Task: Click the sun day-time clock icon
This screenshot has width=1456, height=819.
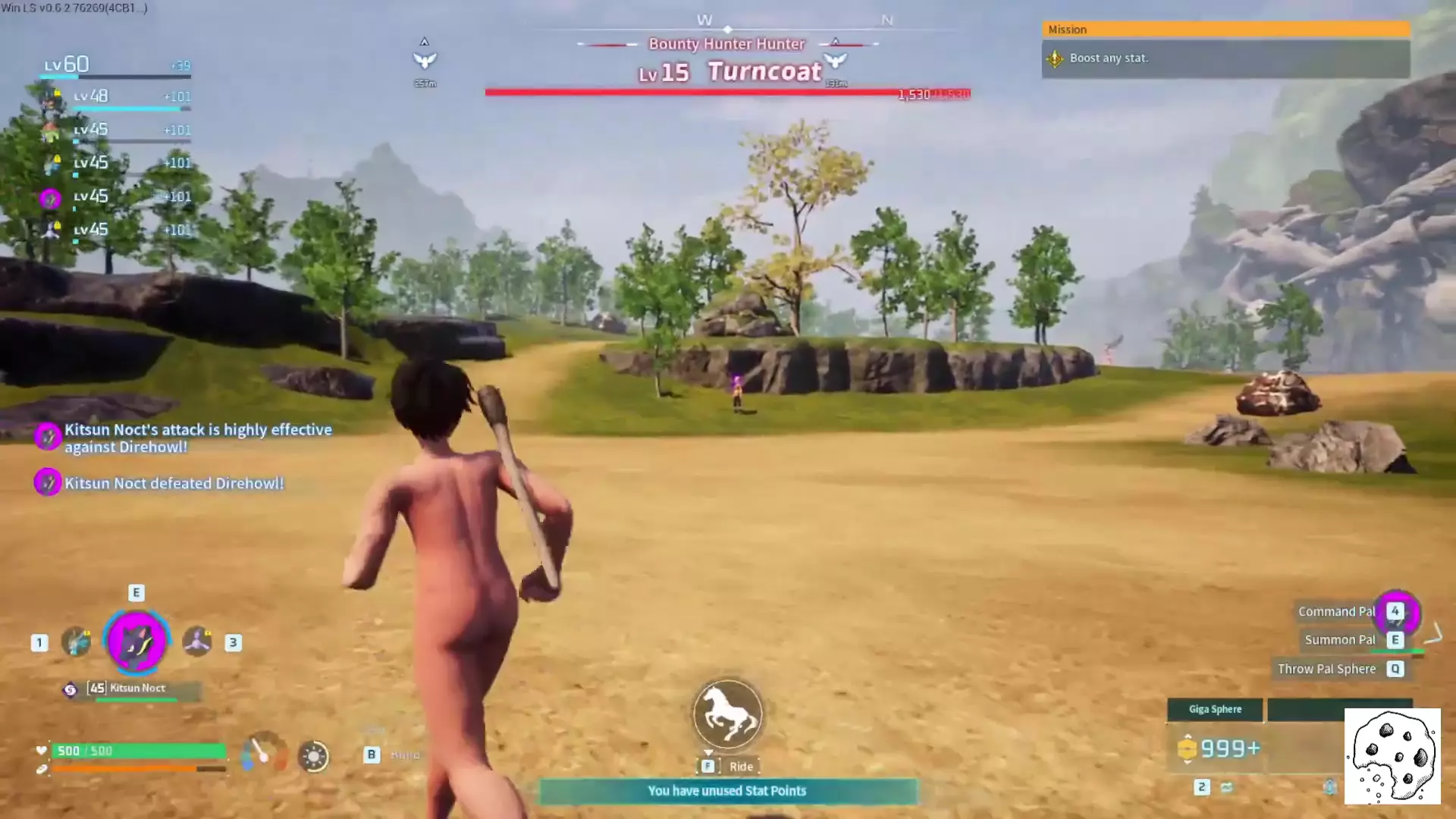Action: pos(313,756)
